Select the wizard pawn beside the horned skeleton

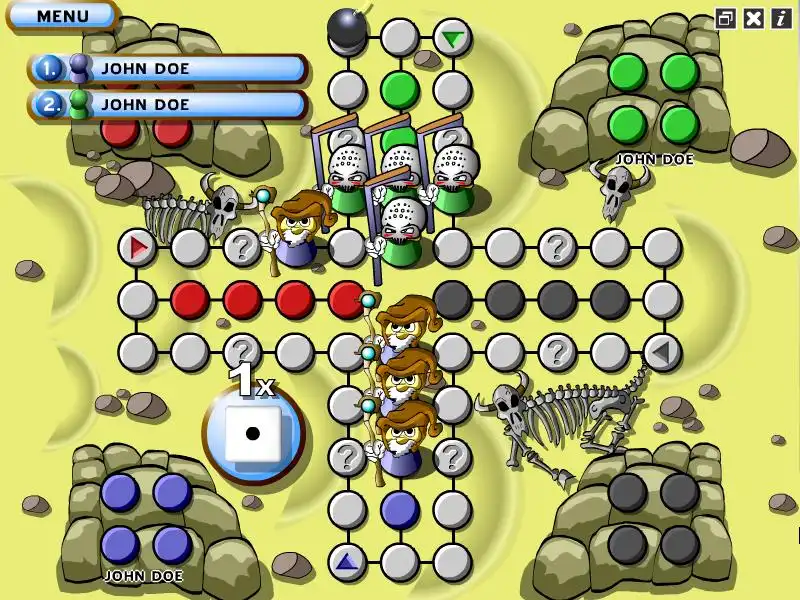tap(296, 236)
